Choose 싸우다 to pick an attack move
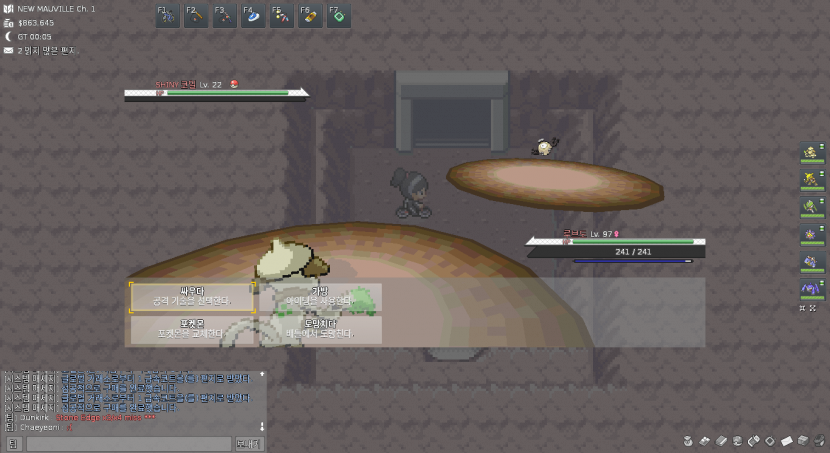Image resolution: width=830 pixels, height=453 pixels. tap(192, 296)
